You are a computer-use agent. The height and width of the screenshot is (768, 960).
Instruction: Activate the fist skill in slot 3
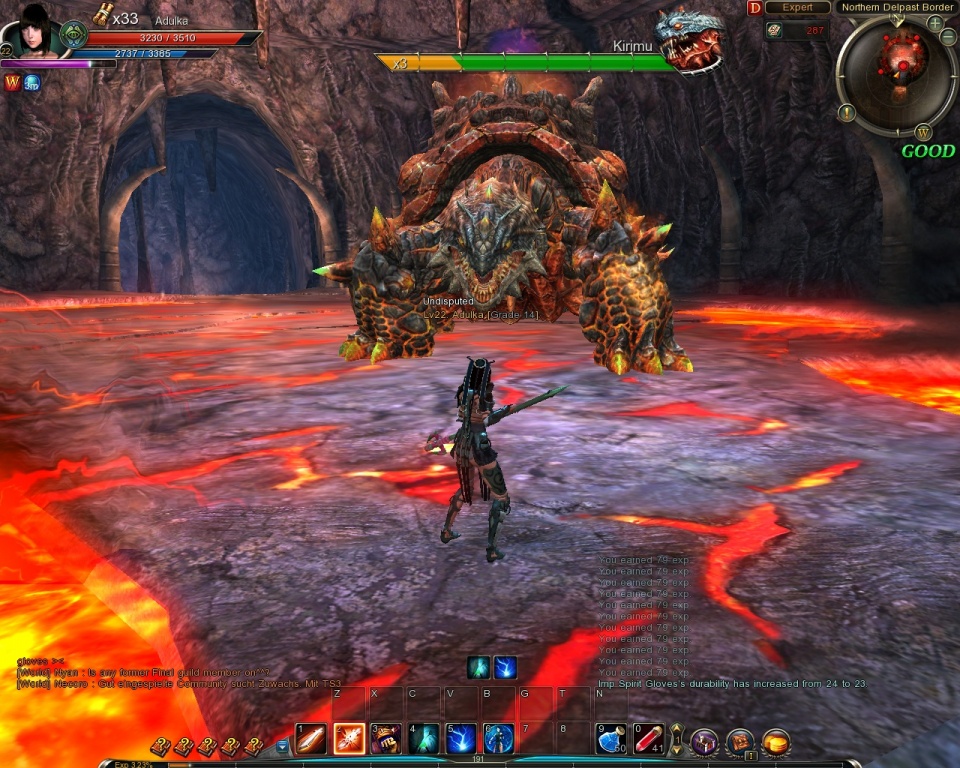[x=386, y=739]
